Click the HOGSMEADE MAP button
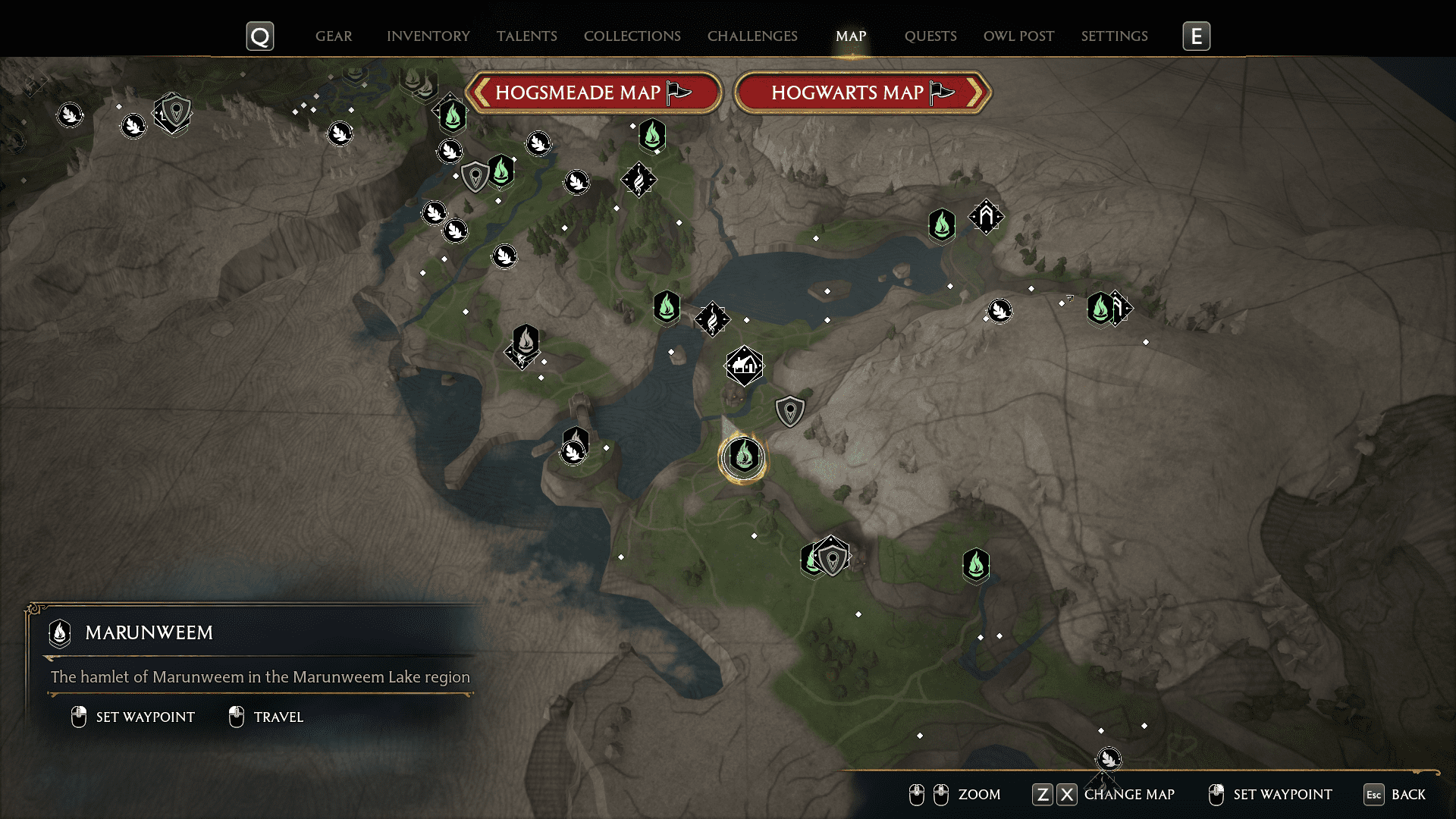This screenshot has width=1456, height=819. [595, 92]
